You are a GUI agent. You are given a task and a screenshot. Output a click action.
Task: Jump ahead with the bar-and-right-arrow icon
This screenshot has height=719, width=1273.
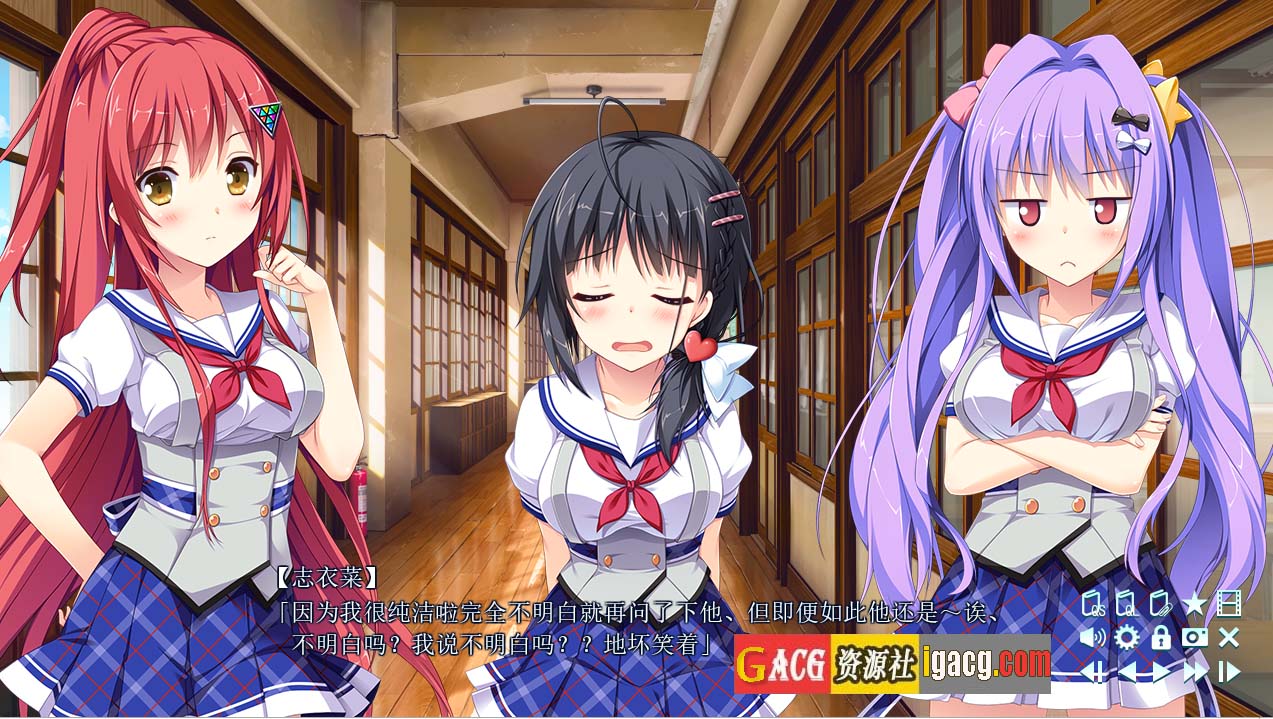(x=1229, y=671)
